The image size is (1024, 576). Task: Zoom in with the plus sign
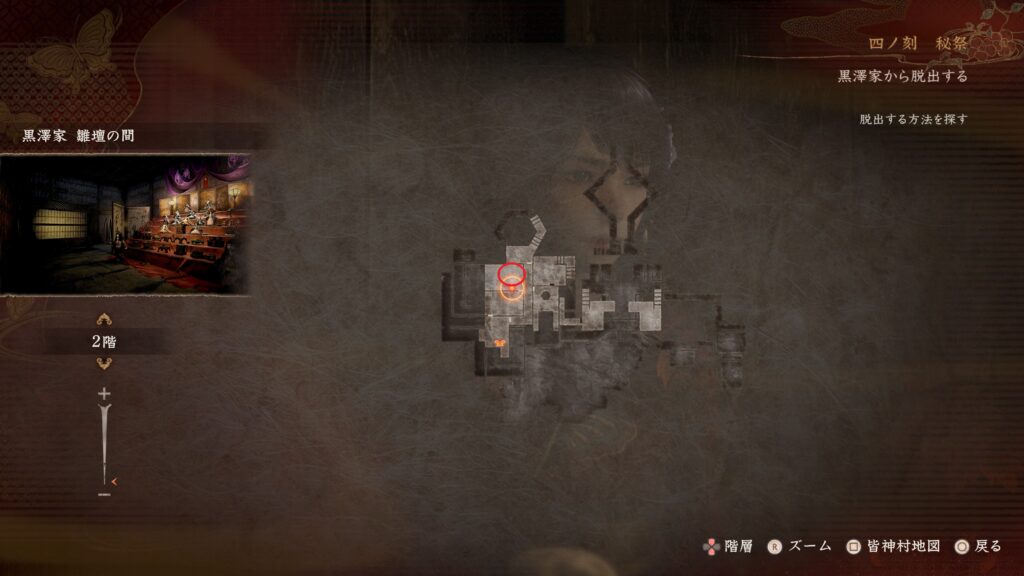[104, 394]
